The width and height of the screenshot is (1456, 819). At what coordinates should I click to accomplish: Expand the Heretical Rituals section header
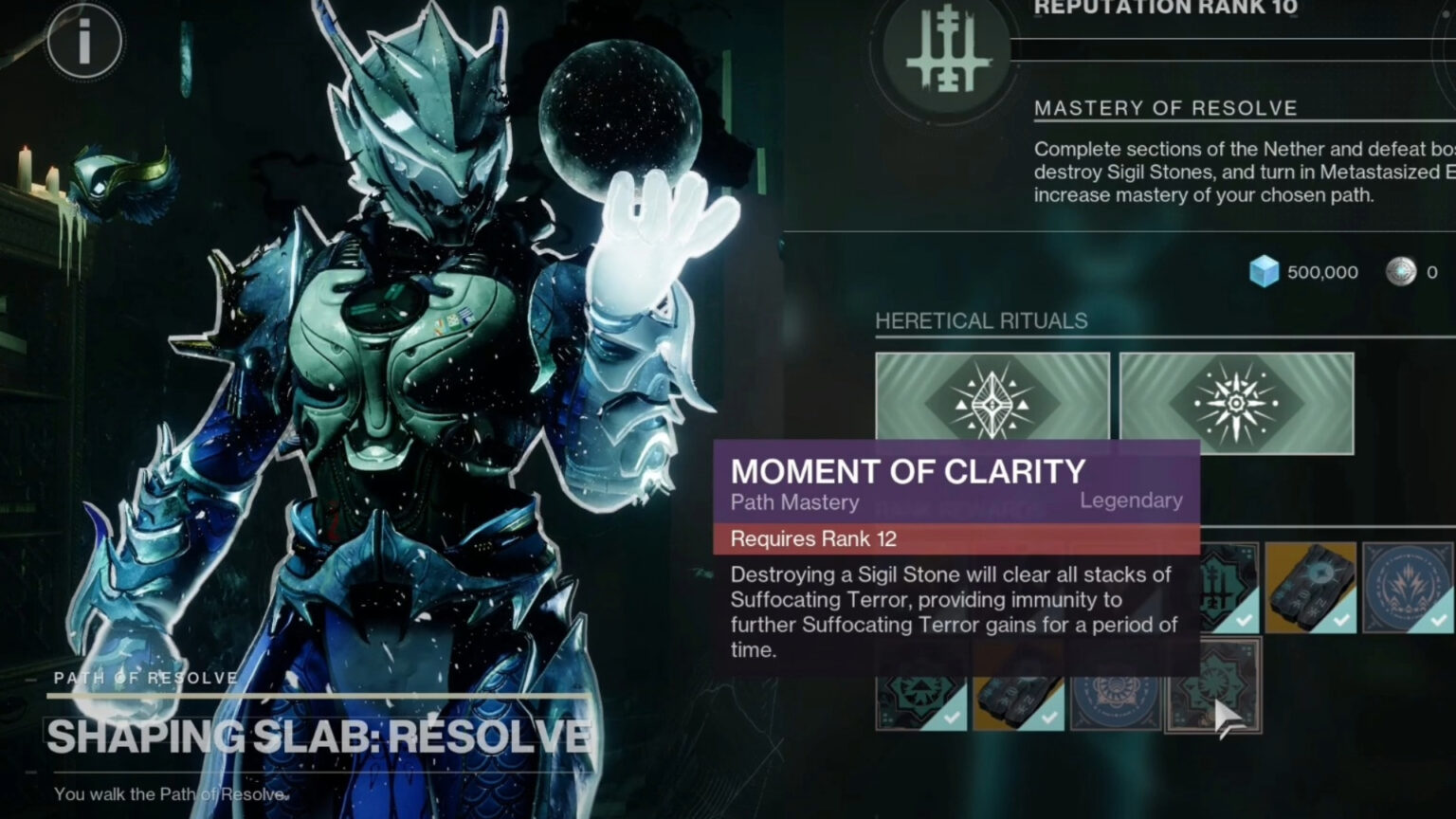click(x=980, y=320)
